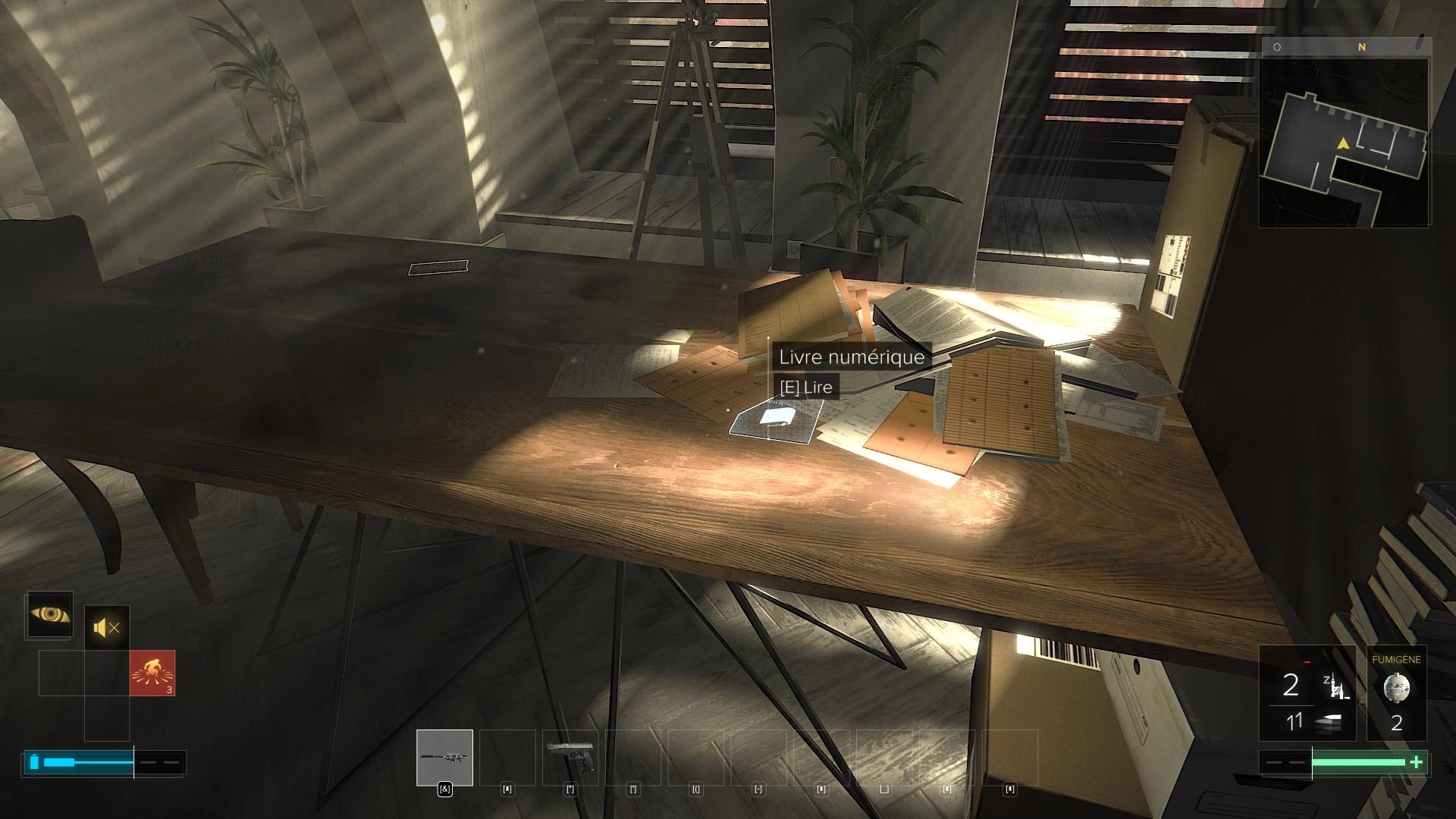This screenshot has width=1456, height=819.
Task: Toggle the highlighted [&] active weapon slot
Action: 445,790
